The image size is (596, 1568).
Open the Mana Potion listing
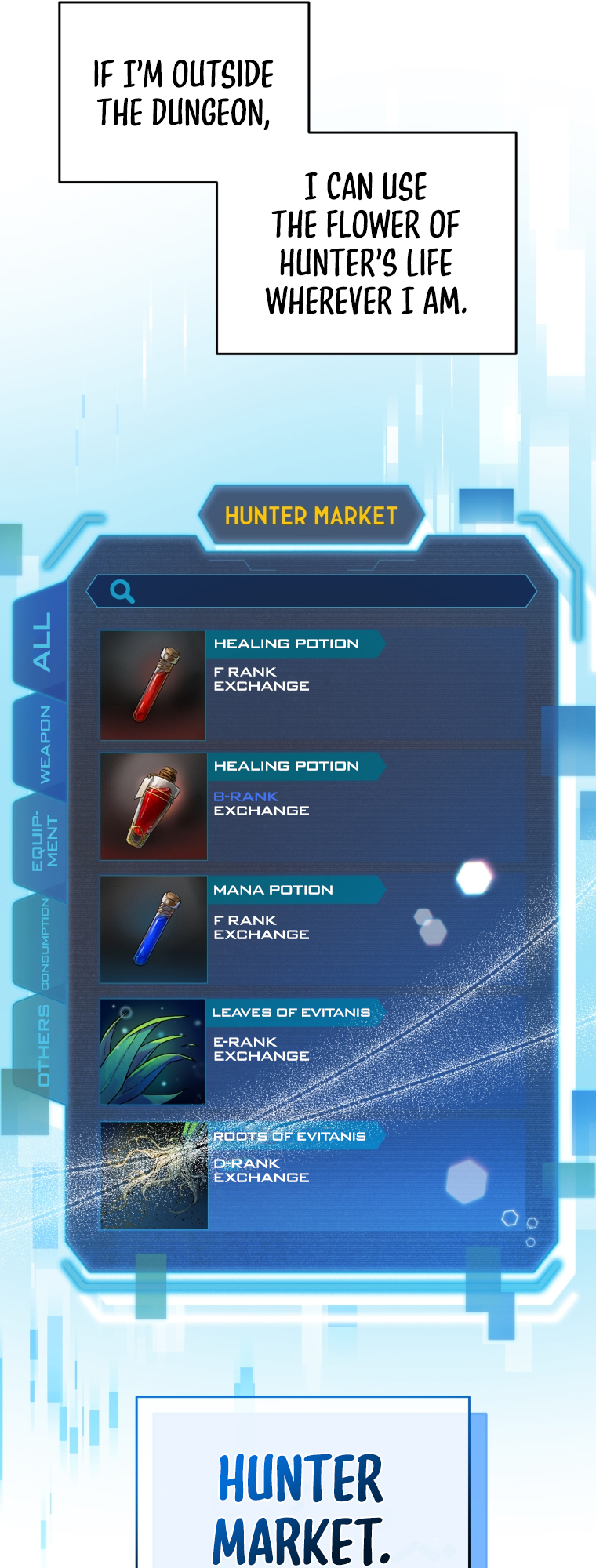click(x=312, y=929)
